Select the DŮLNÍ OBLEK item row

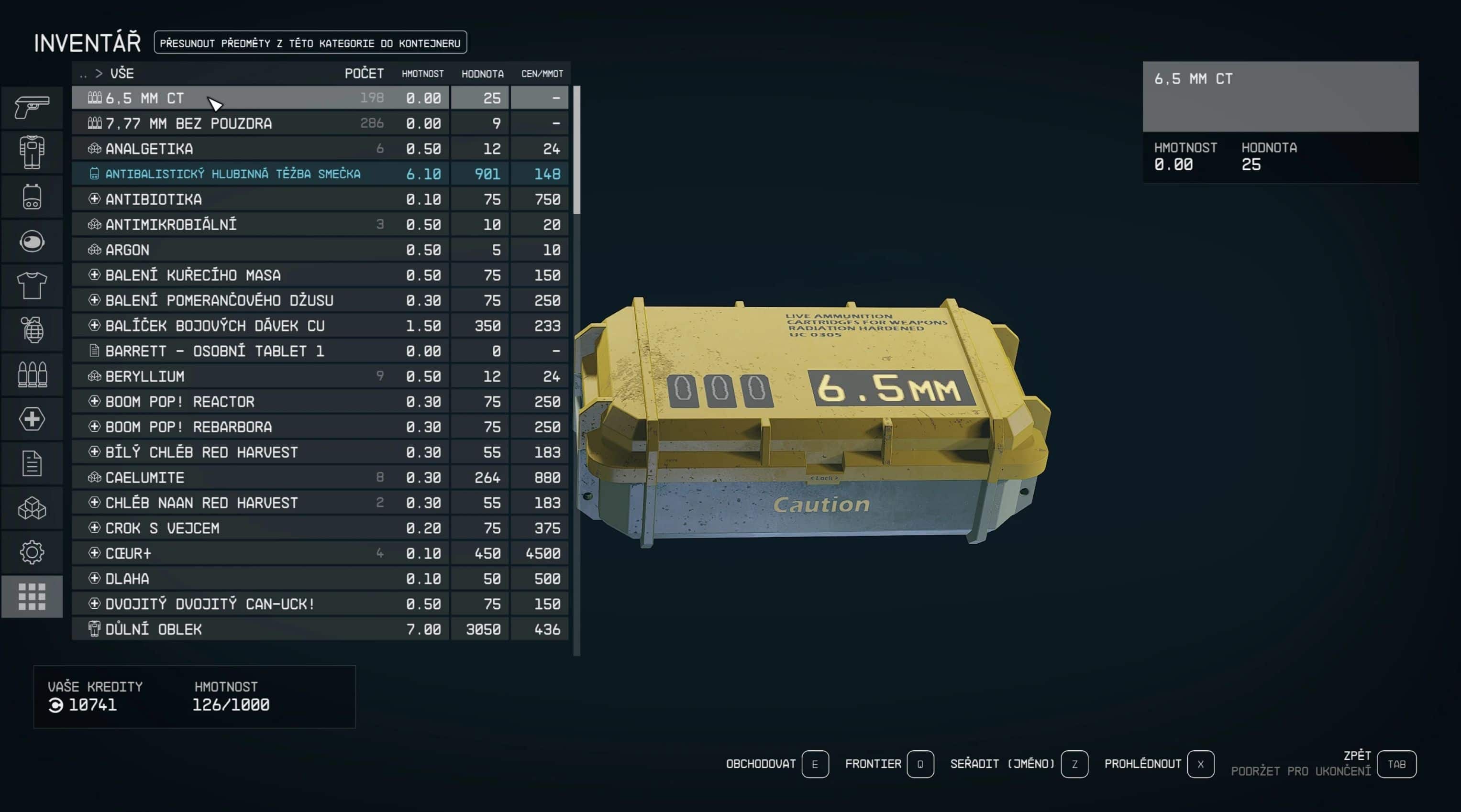261,629
